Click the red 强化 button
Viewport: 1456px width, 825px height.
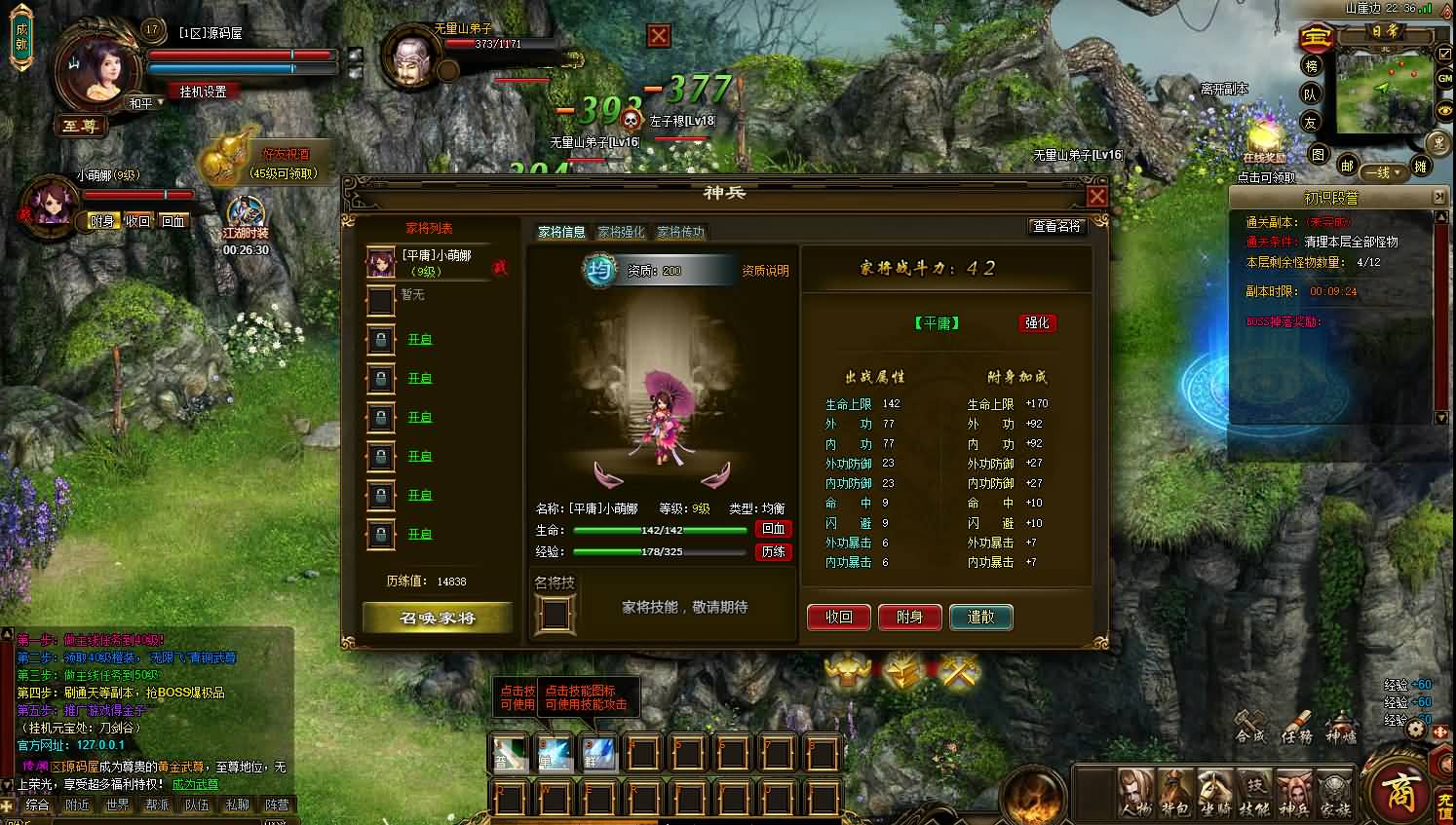1037,322
